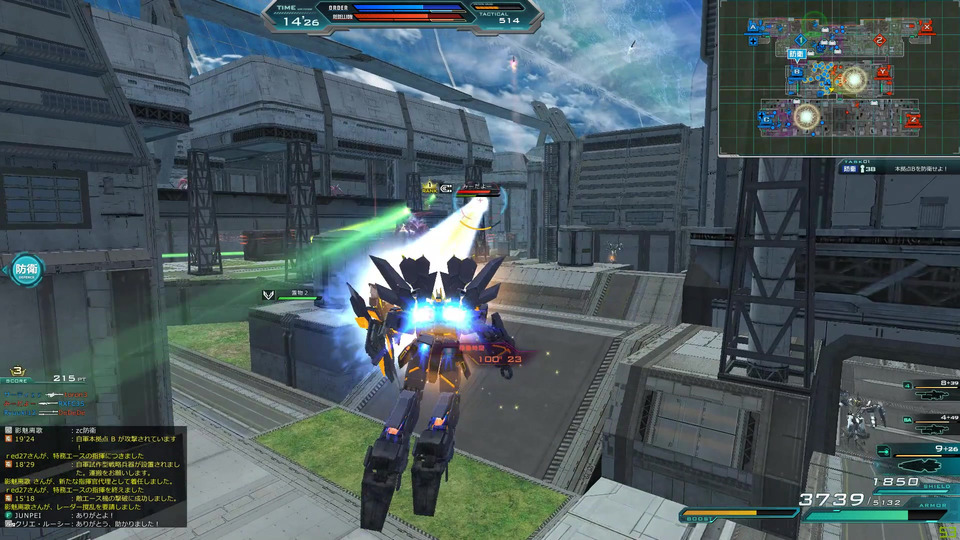The image size is (960, 540).
Task: Click the defend base B task tracker
Action: (x=895, y=169)
